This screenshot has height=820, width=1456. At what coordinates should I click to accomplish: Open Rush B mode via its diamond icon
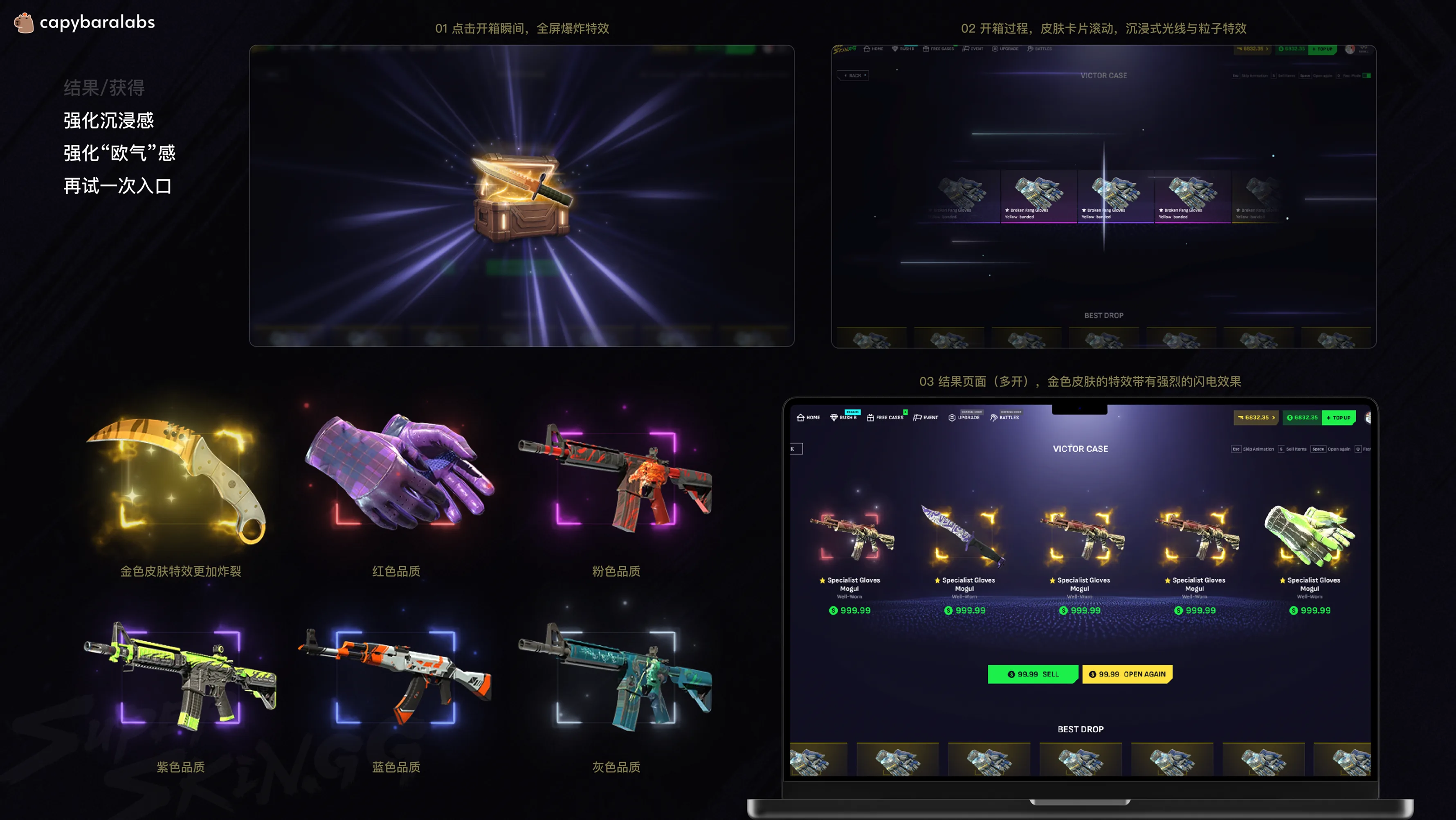point(895,49)
